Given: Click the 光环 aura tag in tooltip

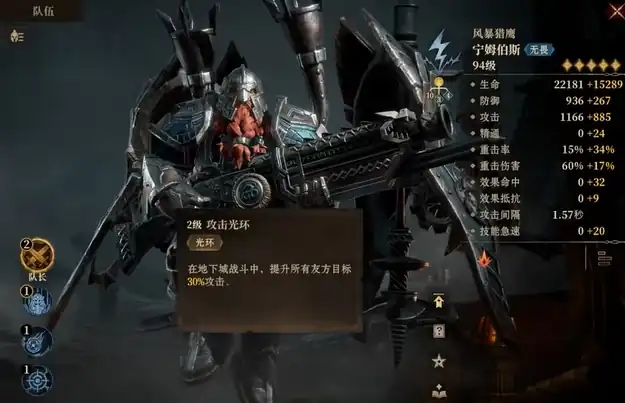Looking at the screenshot, I should [x=205, y=242].
